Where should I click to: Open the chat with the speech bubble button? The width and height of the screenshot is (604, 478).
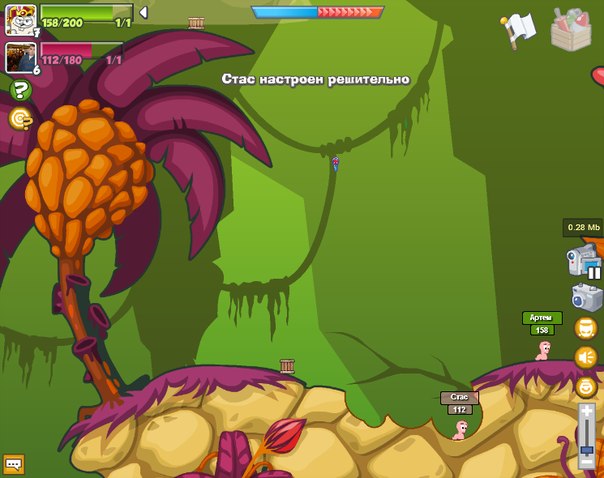(13, 464)
